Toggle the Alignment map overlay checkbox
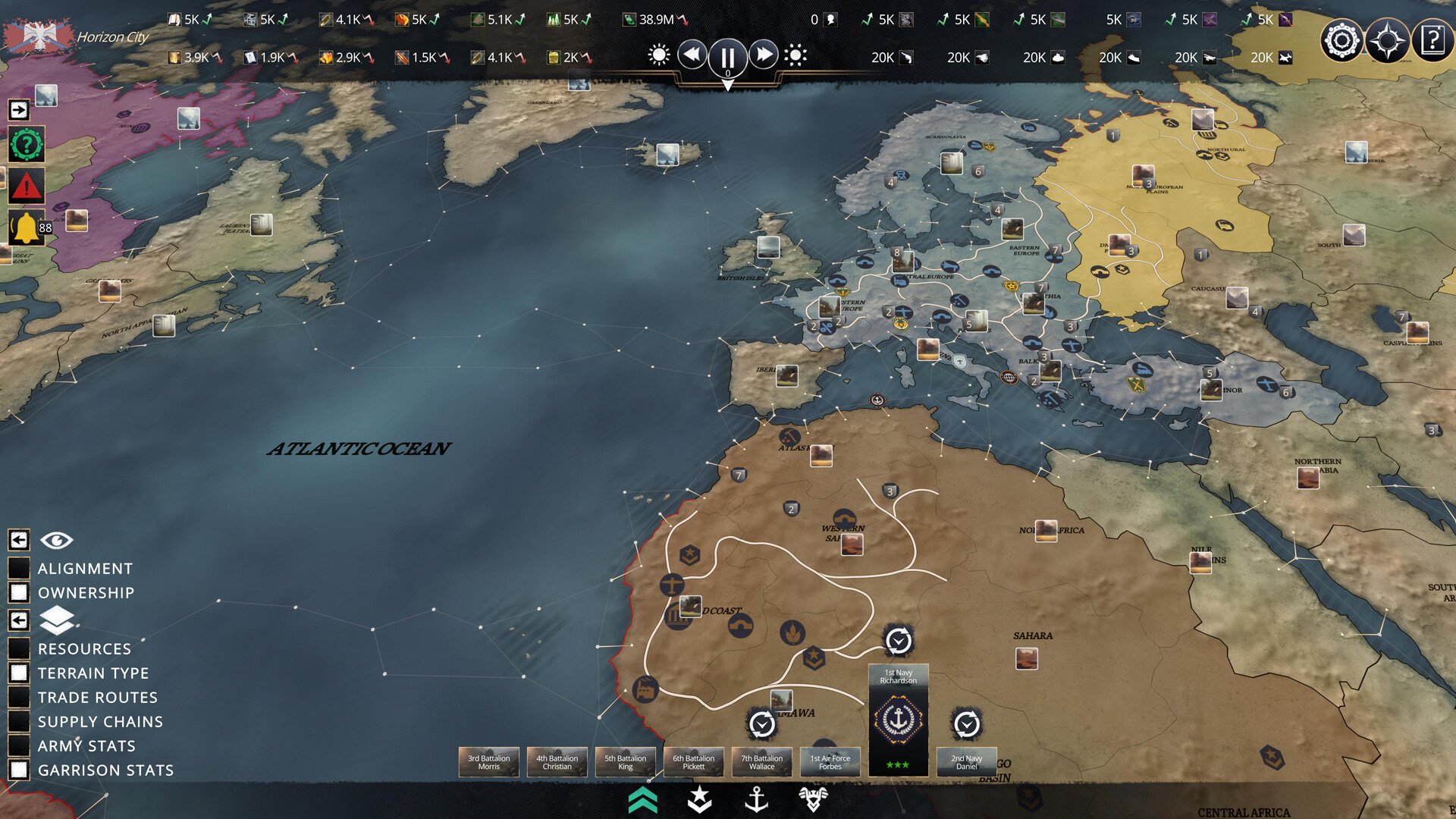This screenshot has height=819, width=1456. point(19,568)
